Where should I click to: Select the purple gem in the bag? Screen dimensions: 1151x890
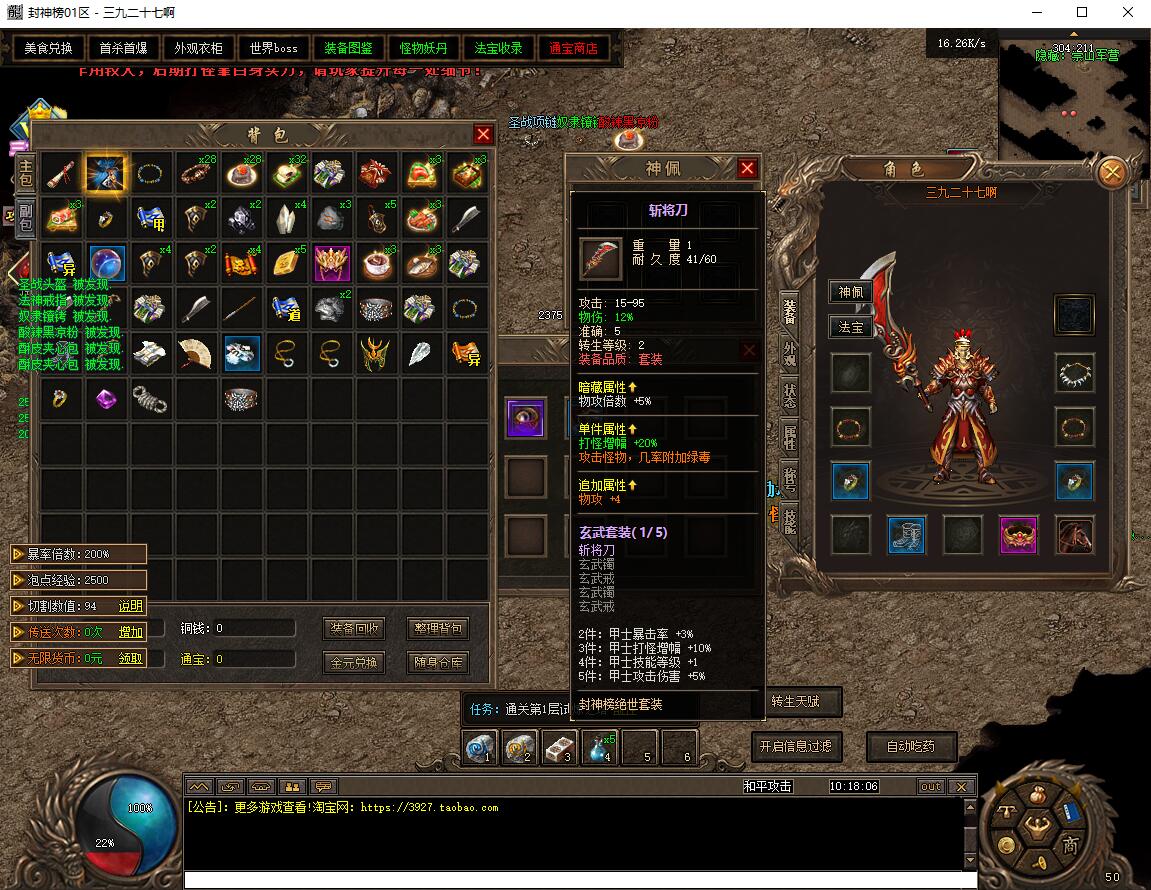[105, 400]
